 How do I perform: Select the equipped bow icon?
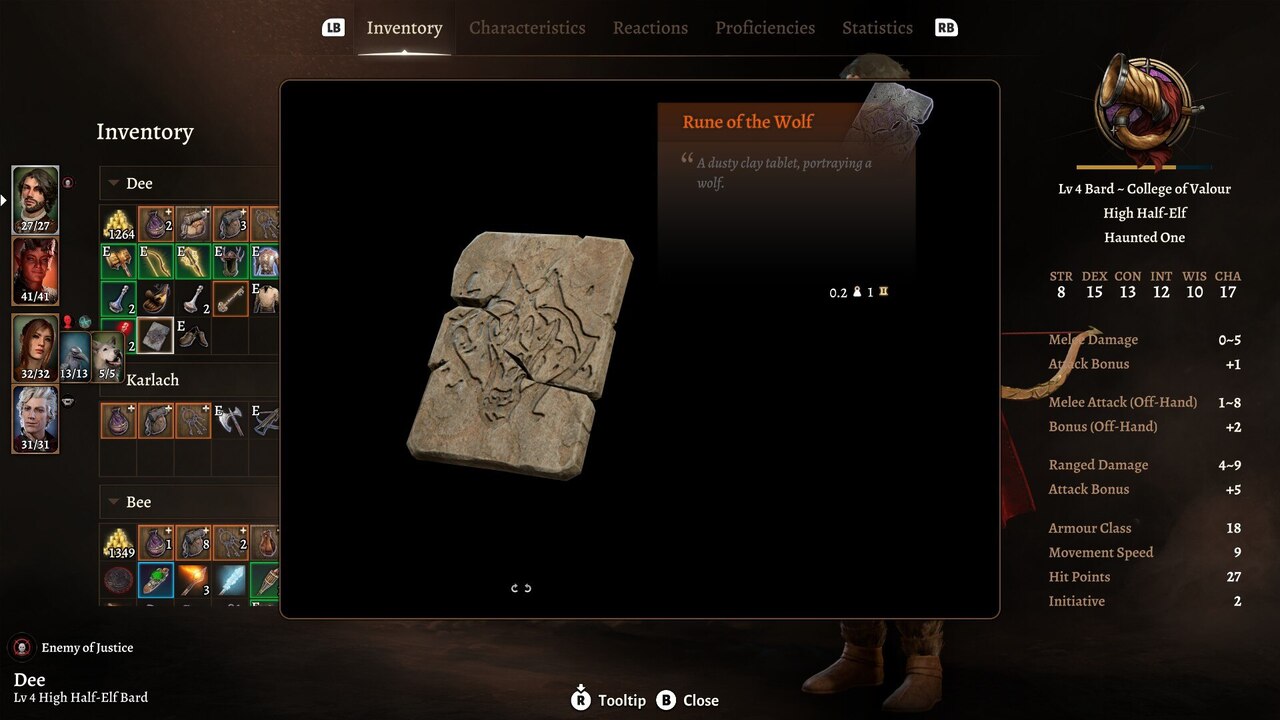tap(158, 262)
